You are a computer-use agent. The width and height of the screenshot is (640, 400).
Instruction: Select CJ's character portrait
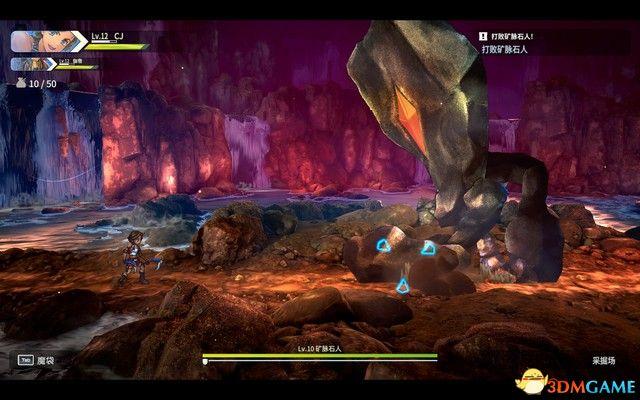pos(48,41)
